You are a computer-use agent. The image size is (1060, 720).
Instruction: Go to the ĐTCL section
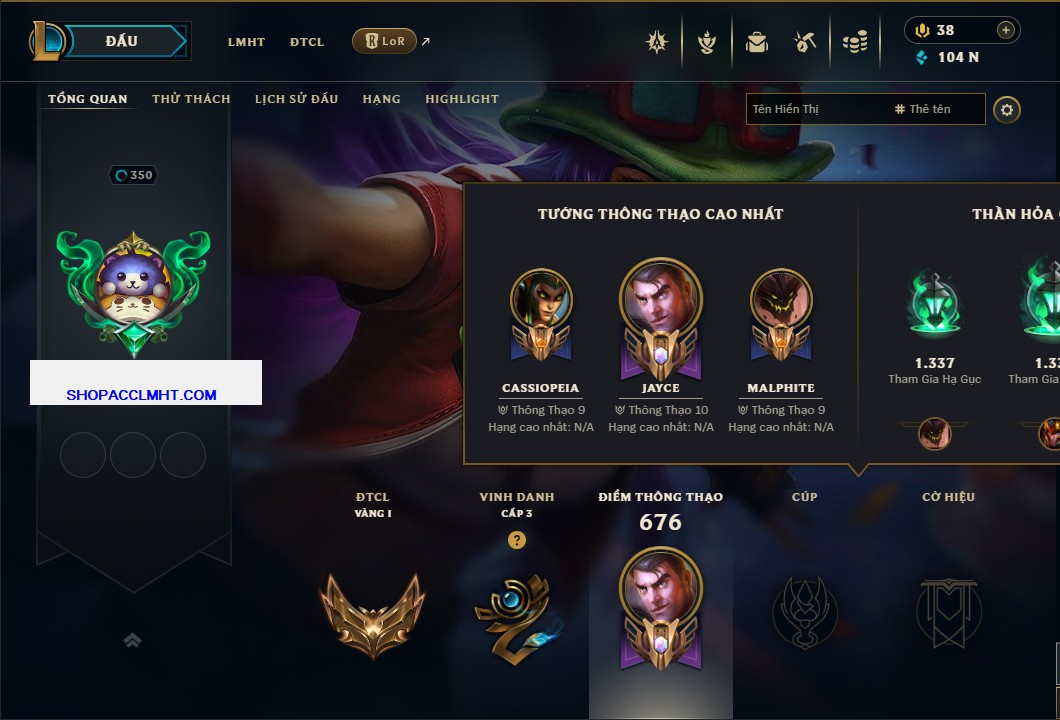coord(307,42)
